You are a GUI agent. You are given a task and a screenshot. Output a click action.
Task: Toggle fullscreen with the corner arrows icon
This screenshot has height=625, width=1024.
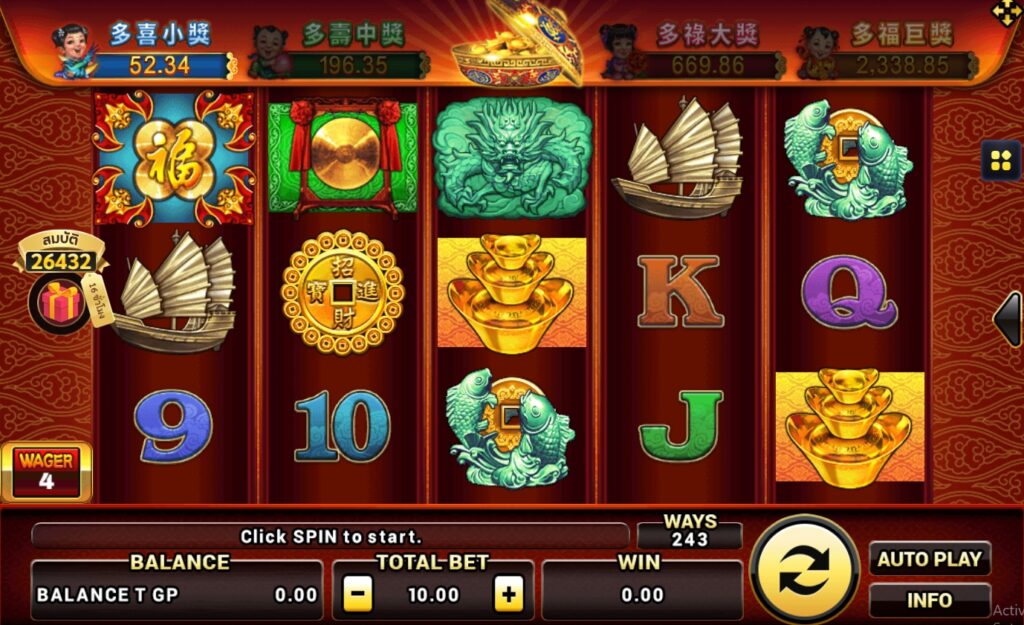tap(1005, 12)
